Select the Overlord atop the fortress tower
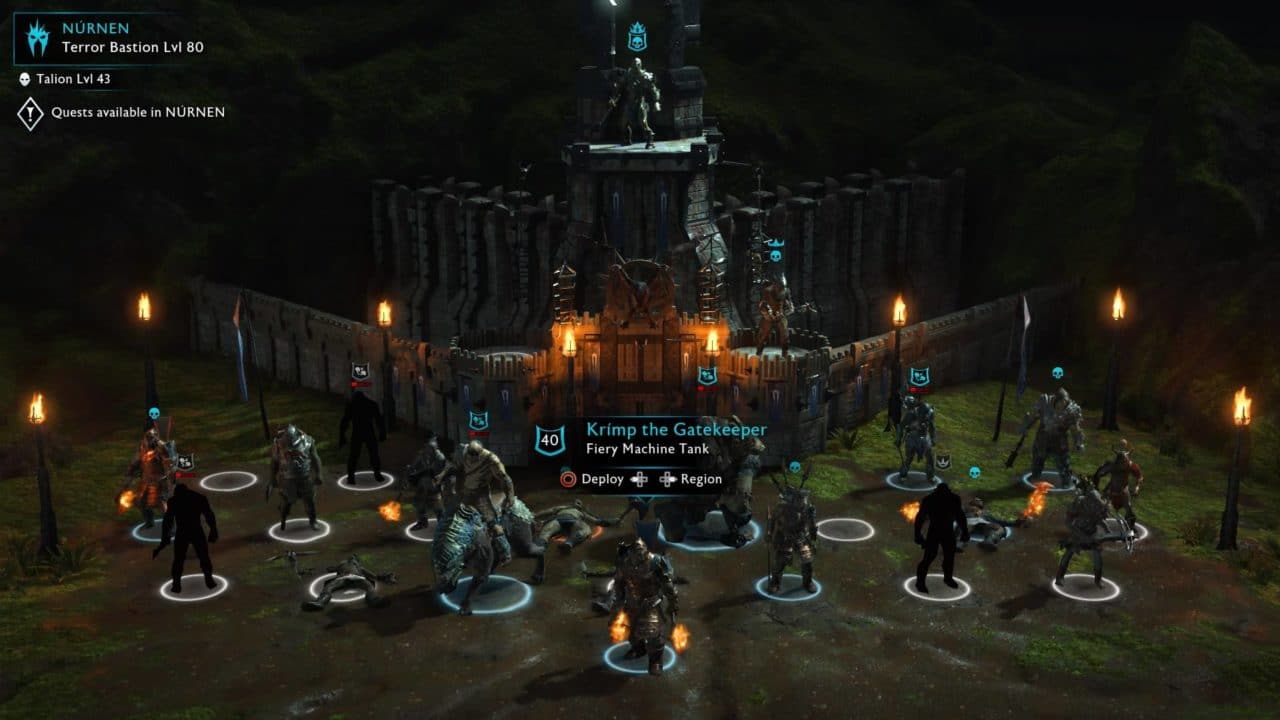Screen dimensions: 1280x720 [637, 100]
